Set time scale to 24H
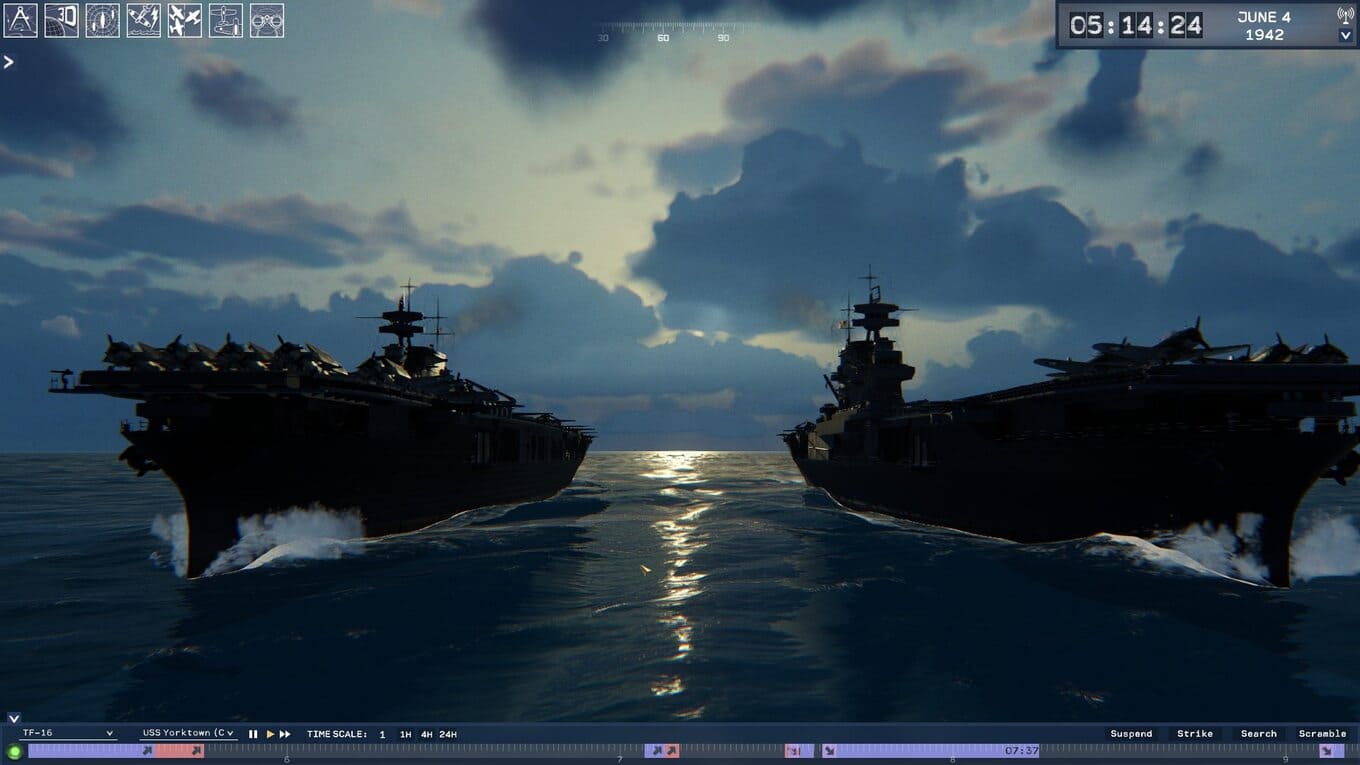The height and width of the screenshot is (765, 1360). 448,734
